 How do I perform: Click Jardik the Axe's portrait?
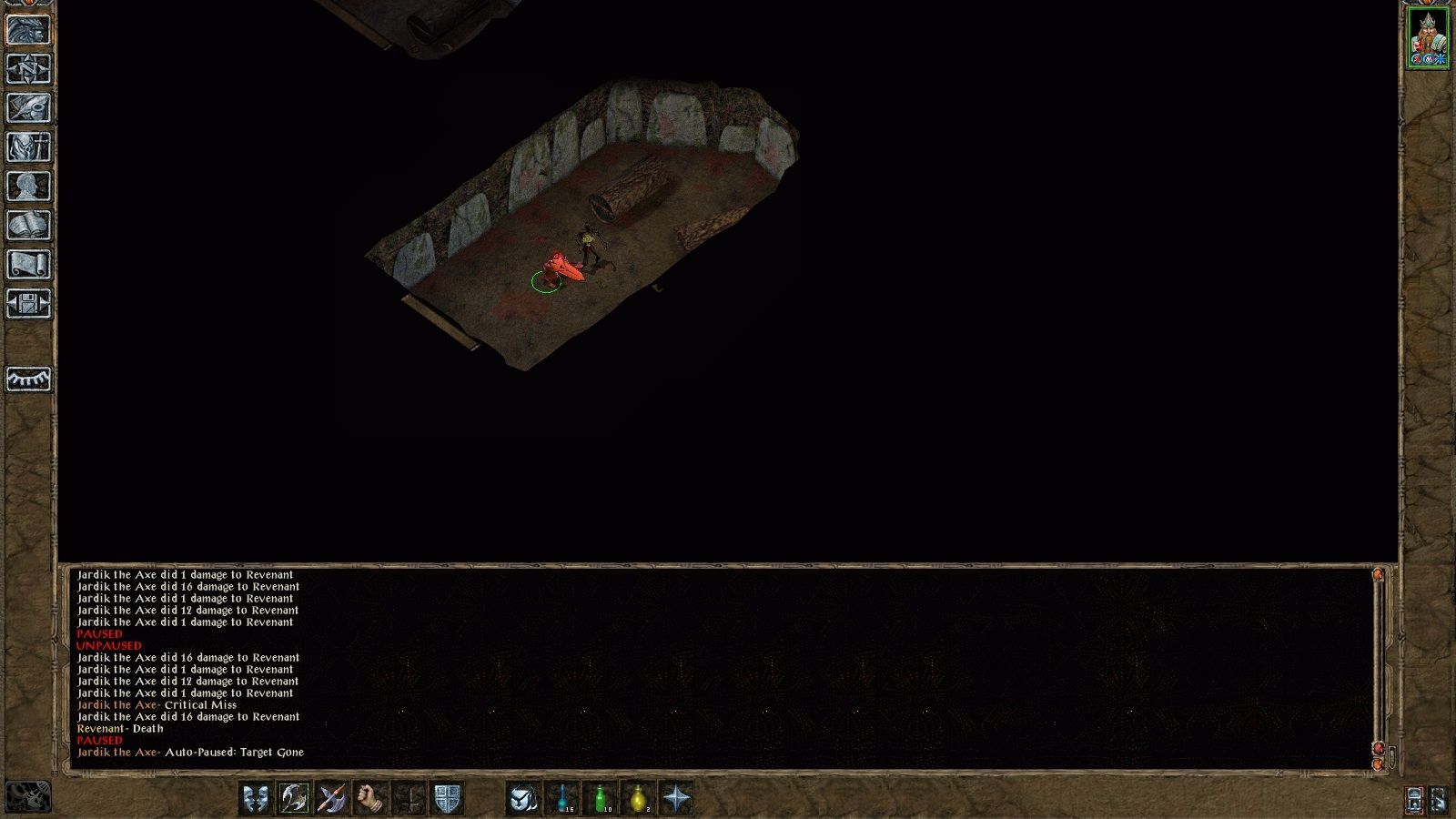pos(1430,36)
